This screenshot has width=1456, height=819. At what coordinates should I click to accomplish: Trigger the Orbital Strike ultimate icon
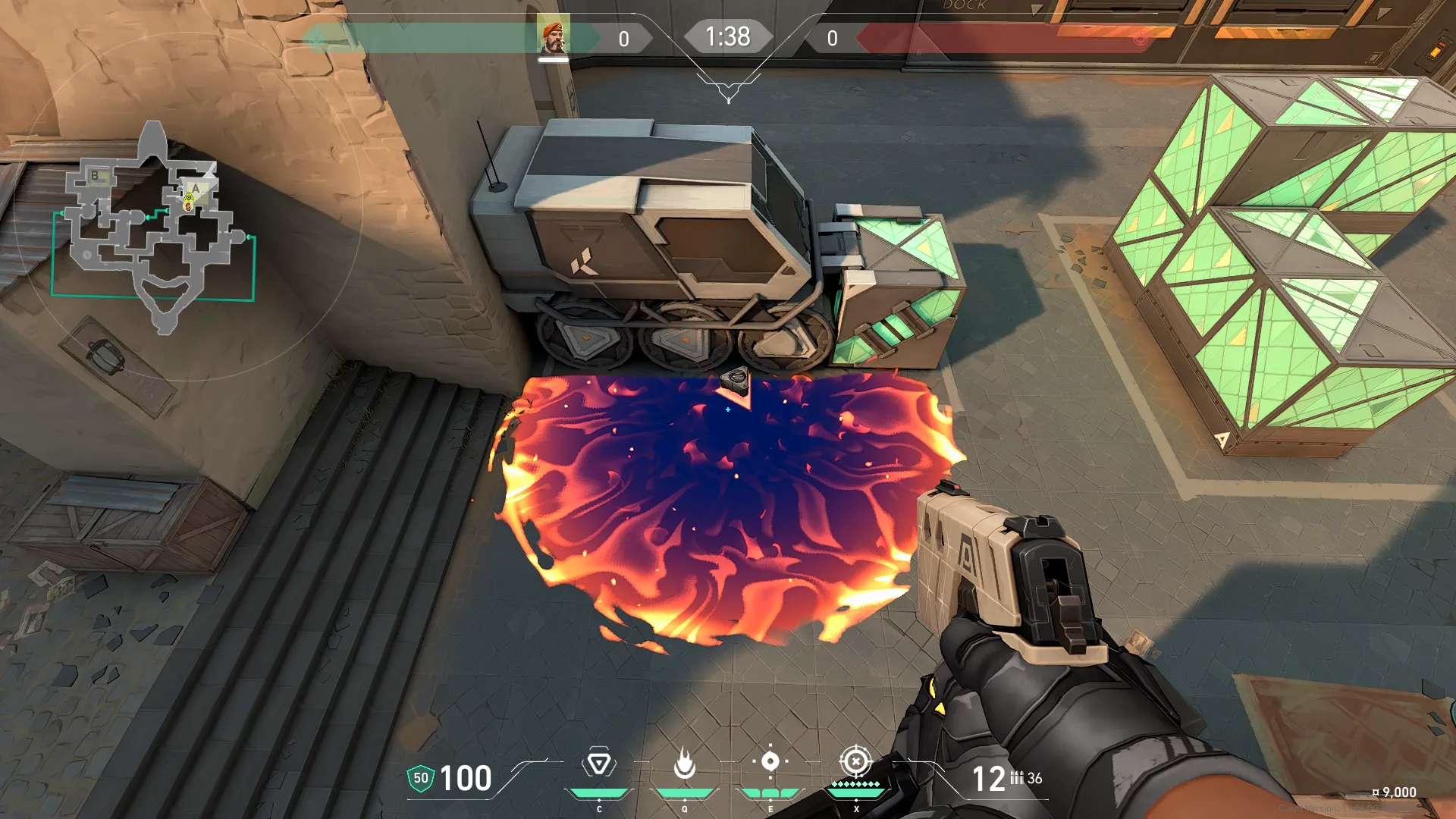(855, 761)
